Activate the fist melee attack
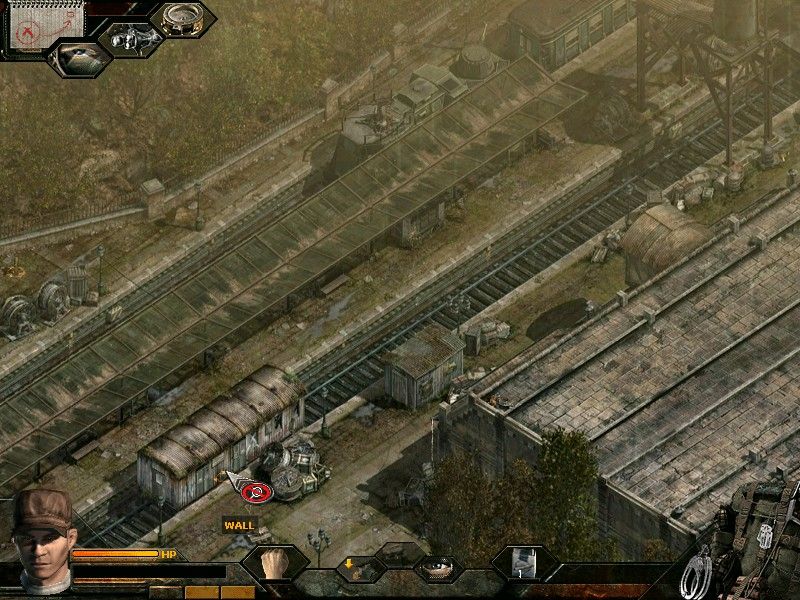Screen dimensions: 800x600 tap(274, 564)
